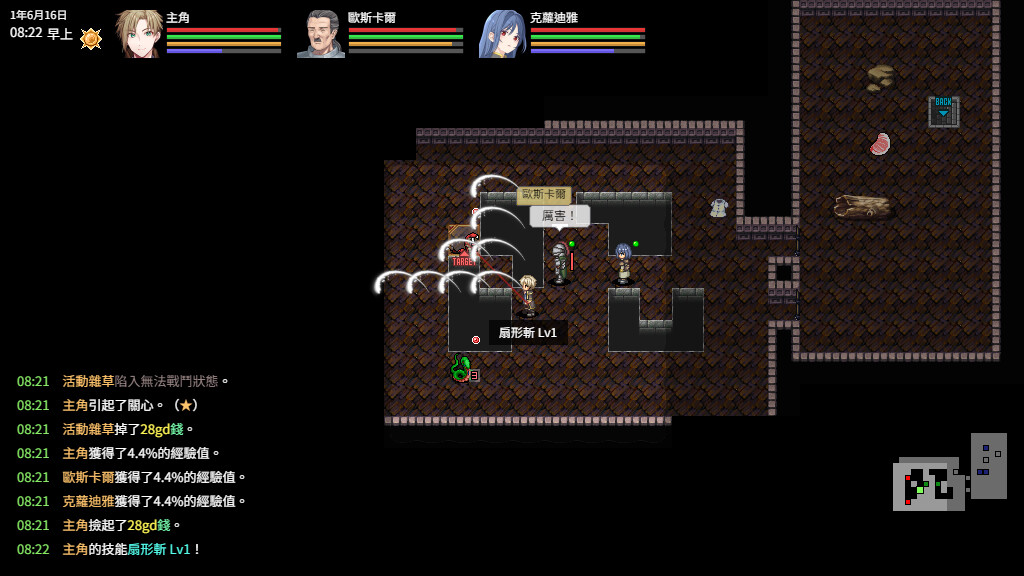
Task: Click 歐斯卡爾's party portrait
Action: [x=320, y=34]
